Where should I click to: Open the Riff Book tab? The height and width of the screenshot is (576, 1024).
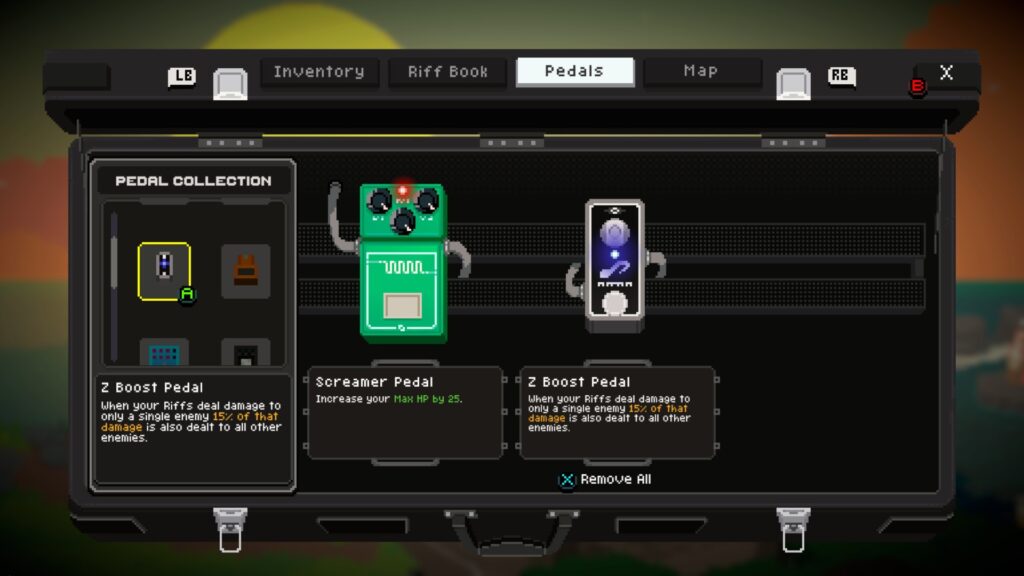[448, 72]
